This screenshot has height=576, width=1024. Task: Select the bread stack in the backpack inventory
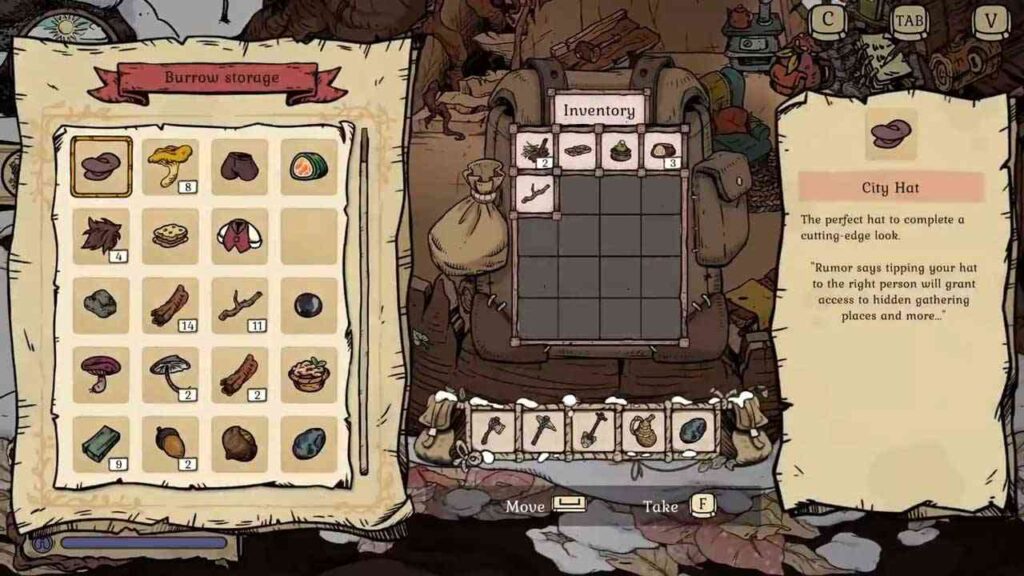click(x=662, y=151)
